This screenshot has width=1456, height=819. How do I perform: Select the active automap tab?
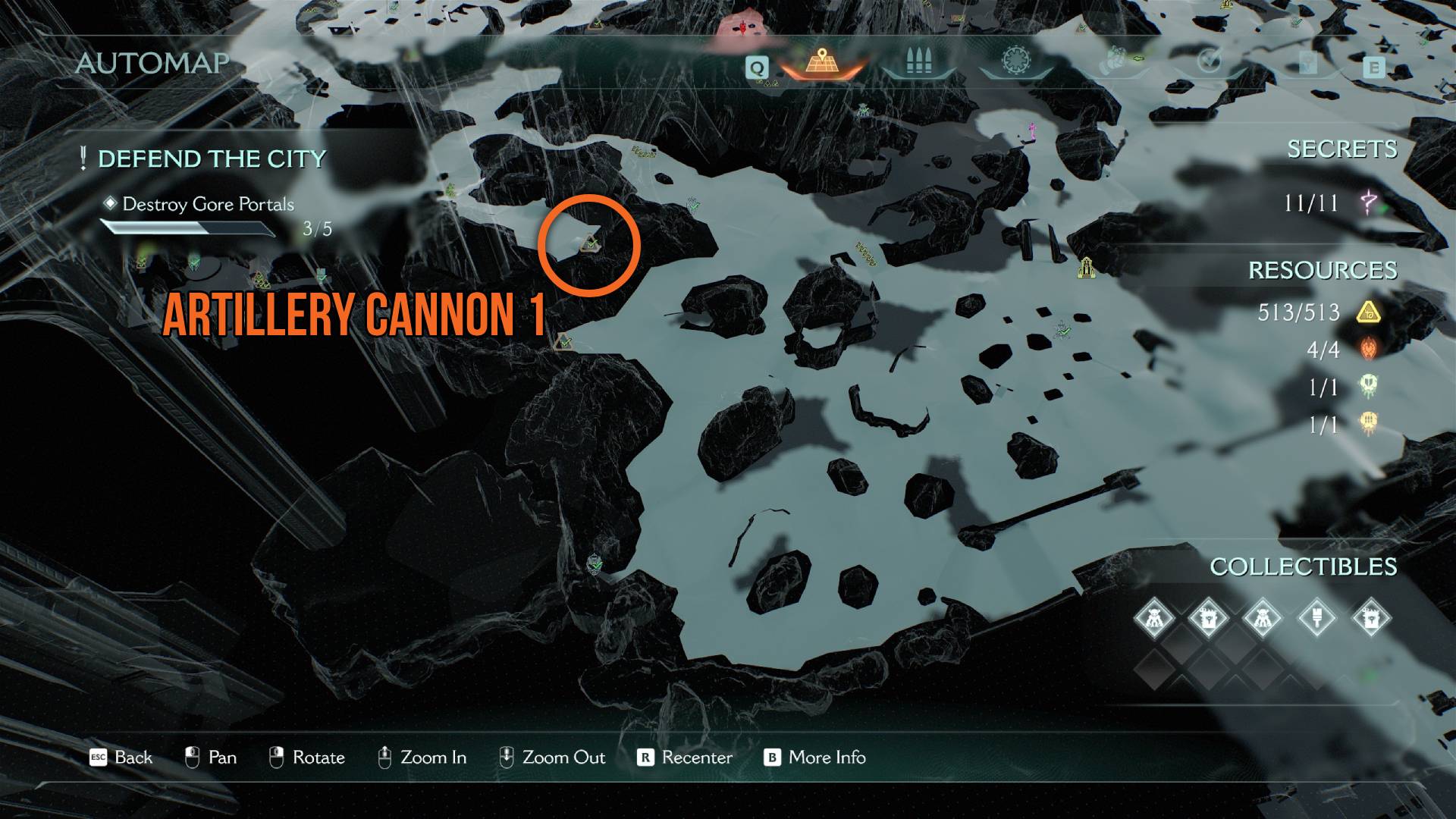821,61
